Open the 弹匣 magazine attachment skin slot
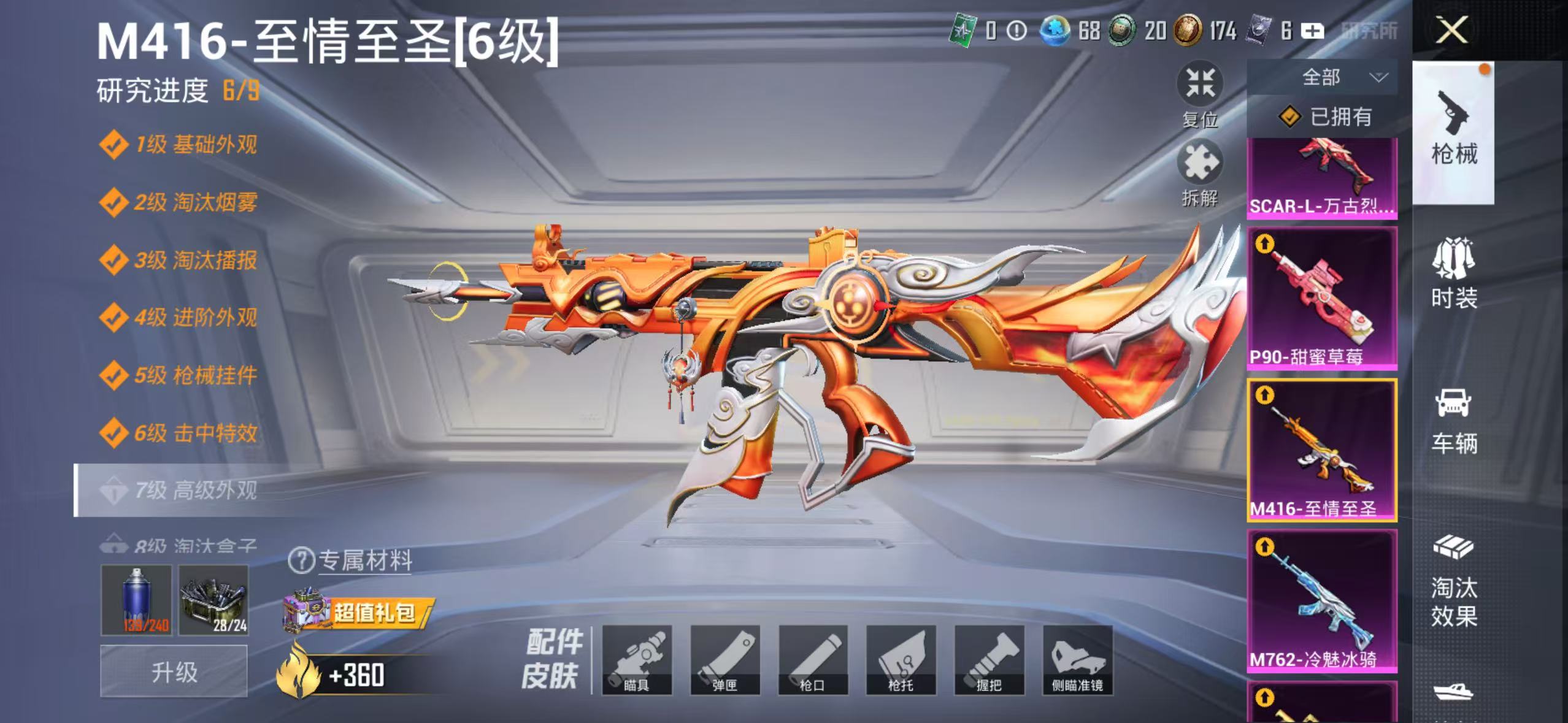Viewport: 1568px width, 723px height. pyautogui.click(x=725, y=660)
